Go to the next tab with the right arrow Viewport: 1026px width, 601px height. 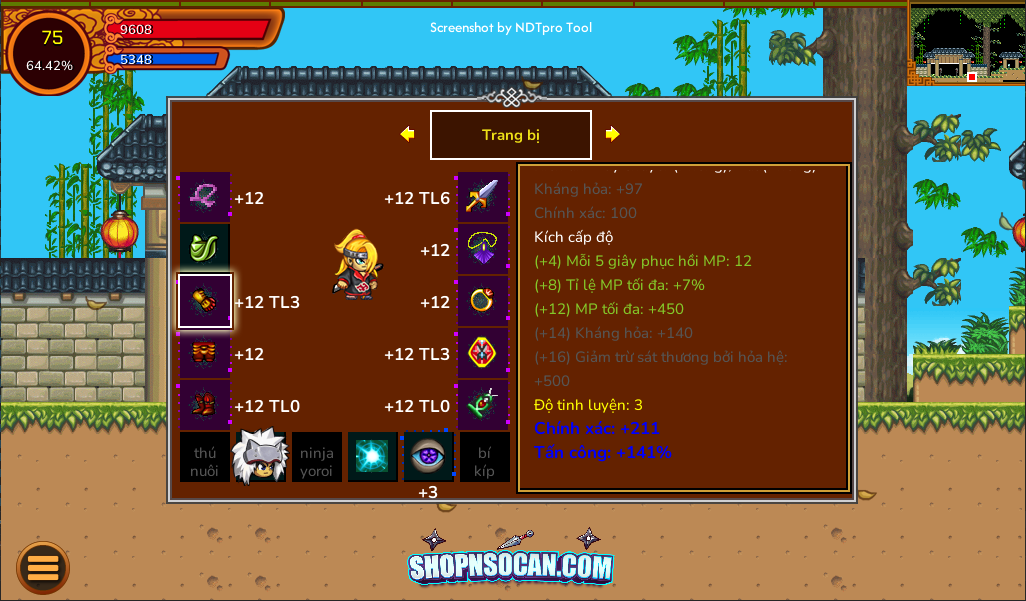point(612,134)
